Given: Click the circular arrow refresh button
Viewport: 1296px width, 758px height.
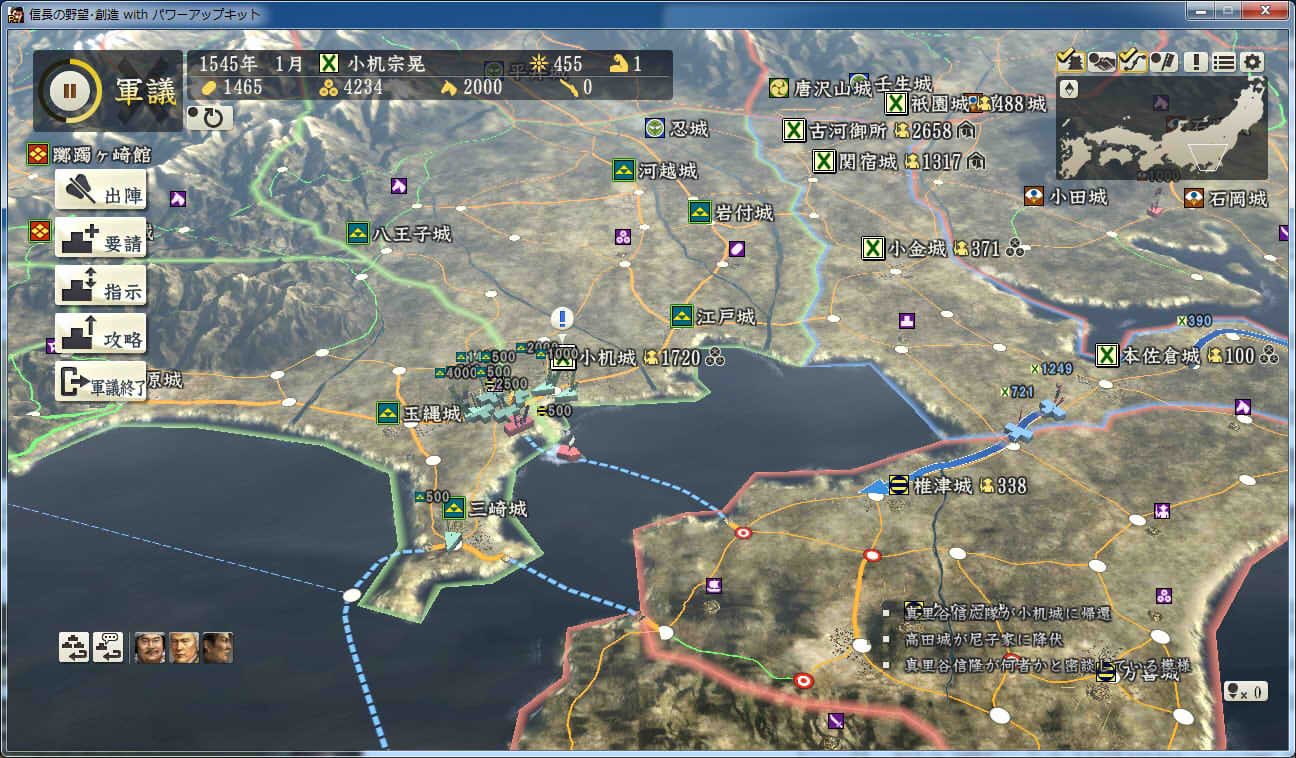Looking at the screenshot, I should pos(211,118).
